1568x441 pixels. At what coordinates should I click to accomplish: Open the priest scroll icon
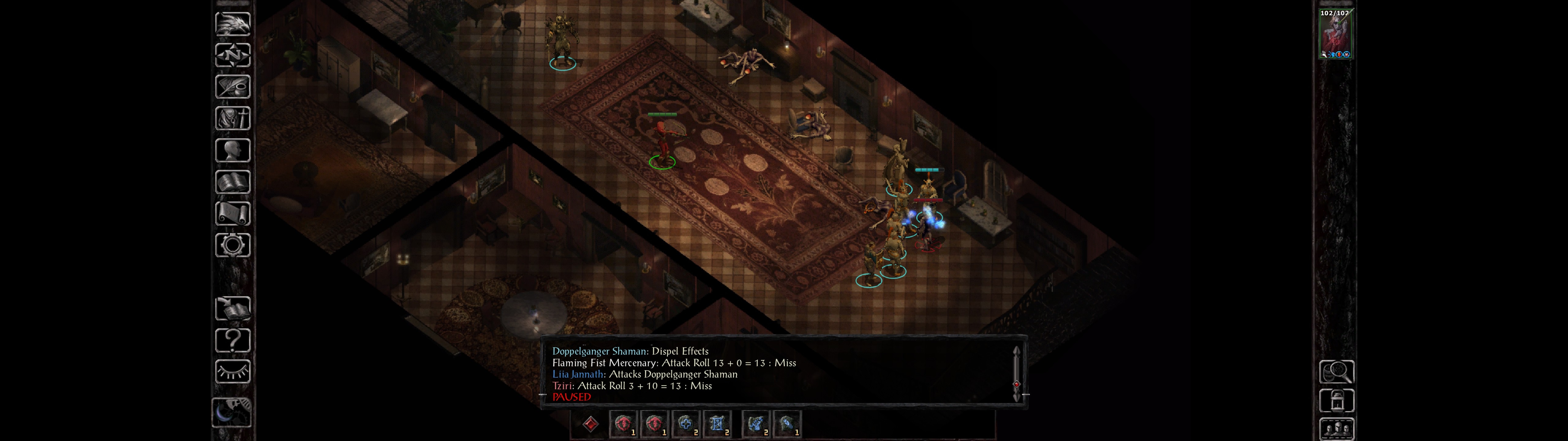point(232,214)
